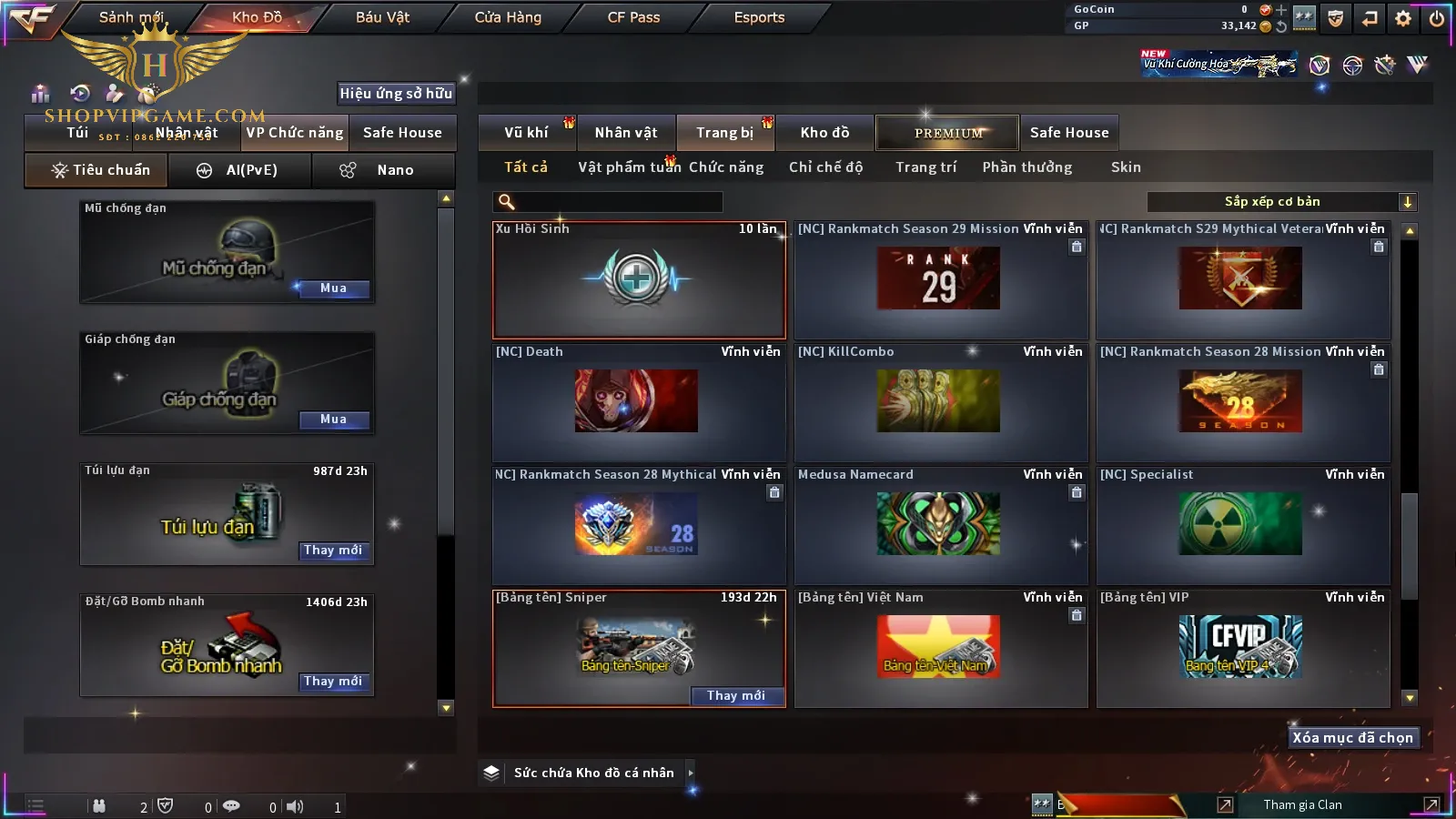Select the Medusa Namecard item
This screenshot has width=1456, height=819.
pos(940,524)
